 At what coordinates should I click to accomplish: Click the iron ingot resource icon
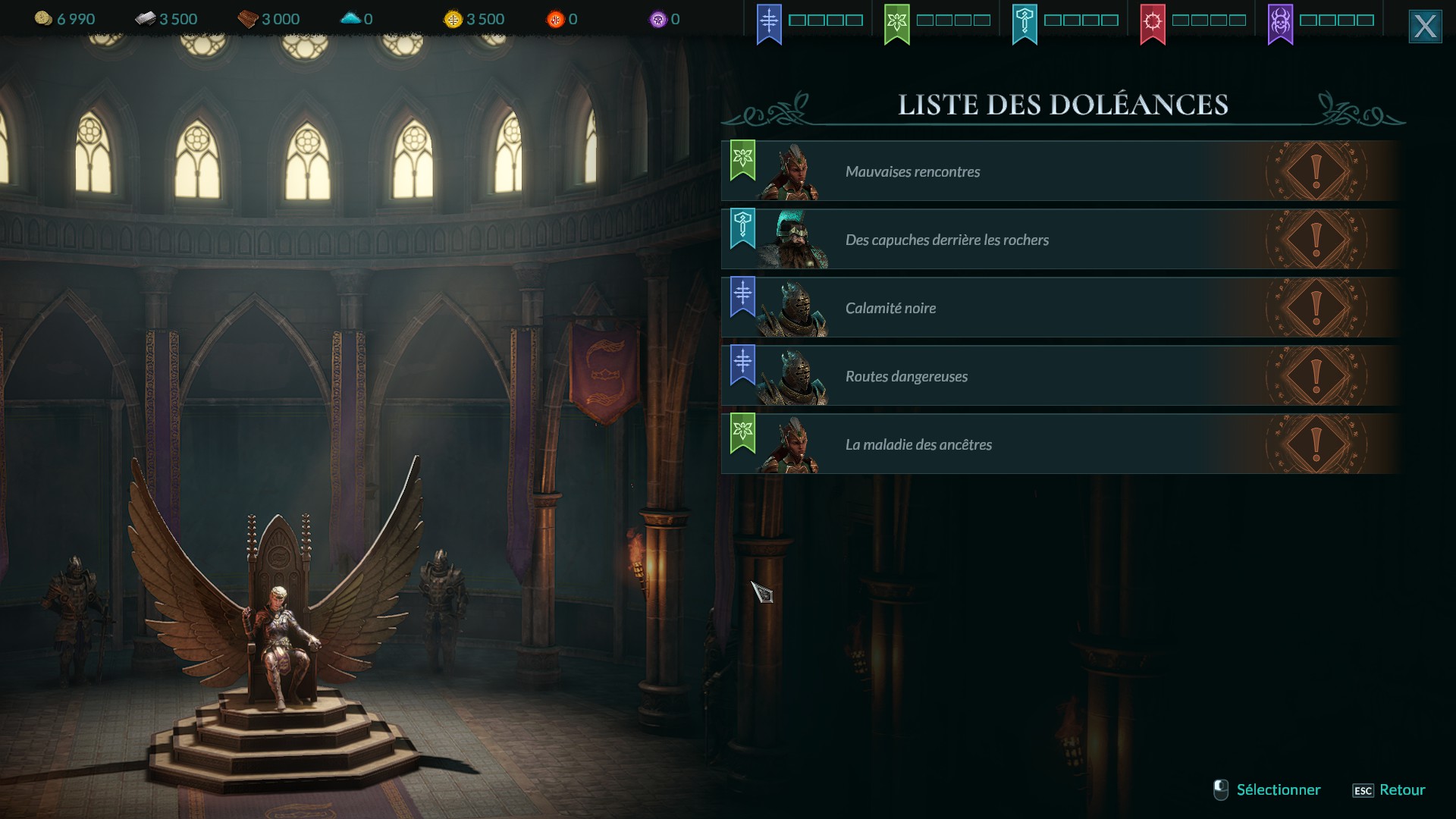[145, 19]
